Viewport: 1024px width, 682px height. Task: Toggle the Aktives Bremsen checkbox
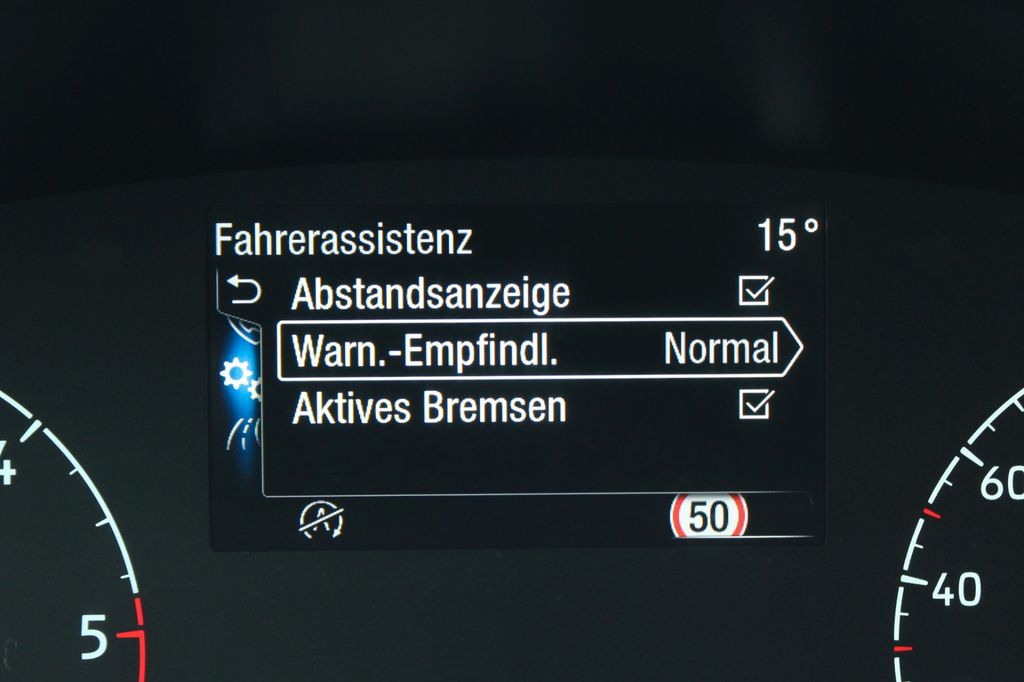click(x=755, y=405)
